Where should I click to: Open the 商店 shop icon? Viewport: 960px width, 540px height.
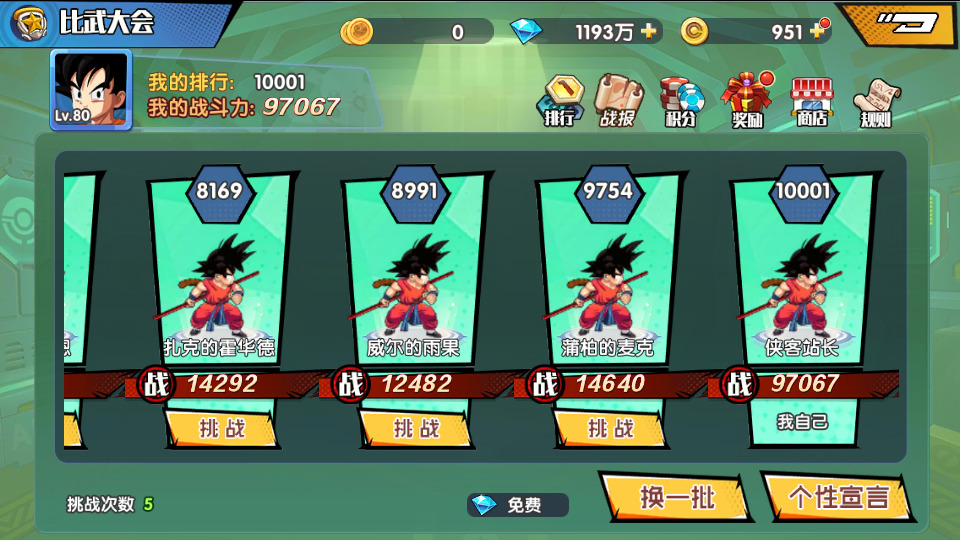(x=811, y=102)
